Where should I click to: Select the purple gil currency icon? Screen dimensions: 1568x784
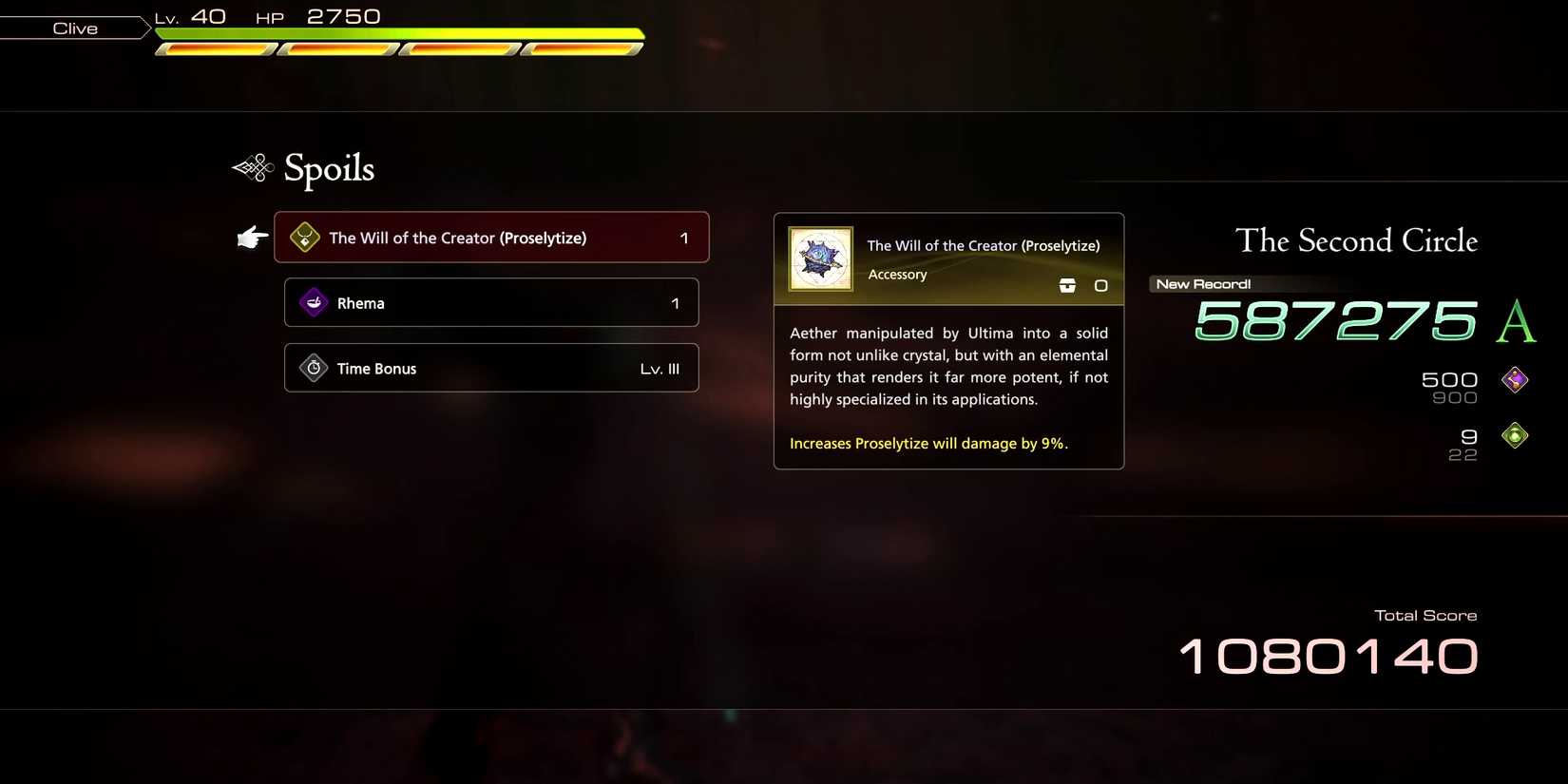coord(1515,378)
